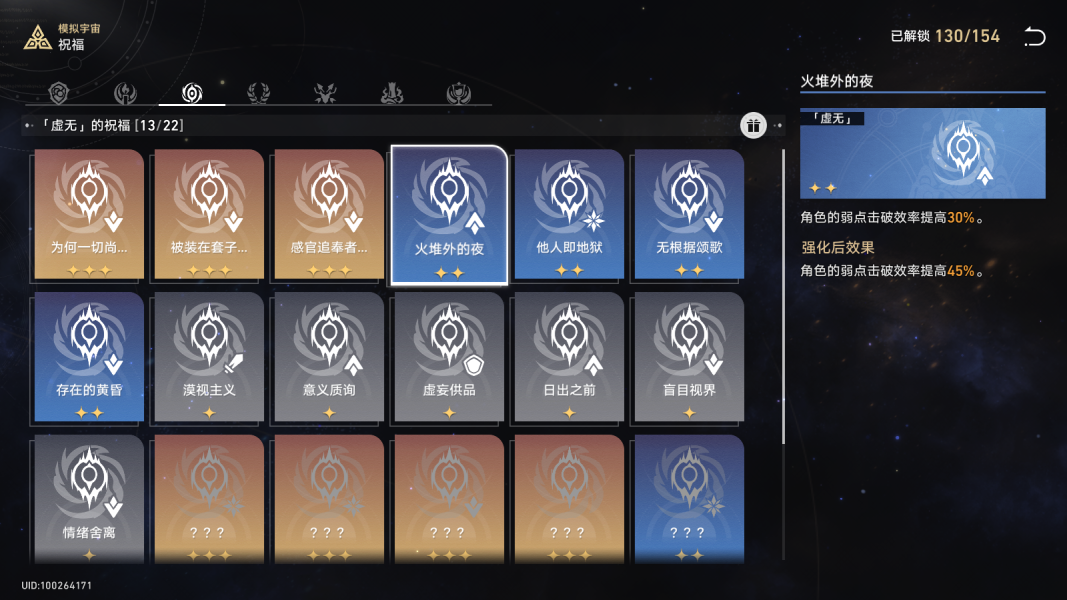Viewport: 1067px width, 600px height.
Task: Select the 虚妄供品 blessing card
Action: [449, 357]
